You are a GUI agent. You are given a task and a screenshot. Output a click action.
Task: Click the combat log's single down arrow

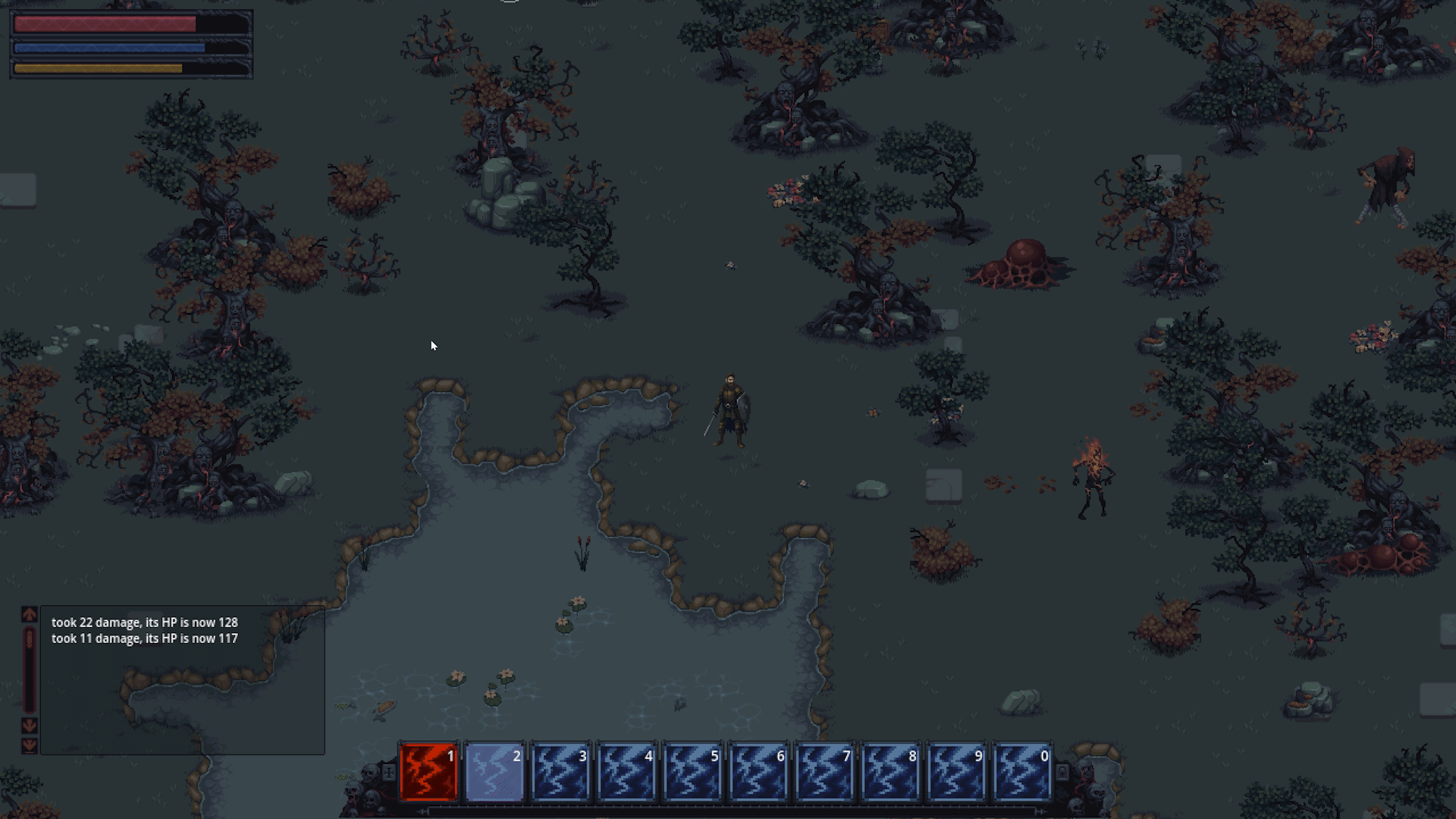click(x=30, y=726)
